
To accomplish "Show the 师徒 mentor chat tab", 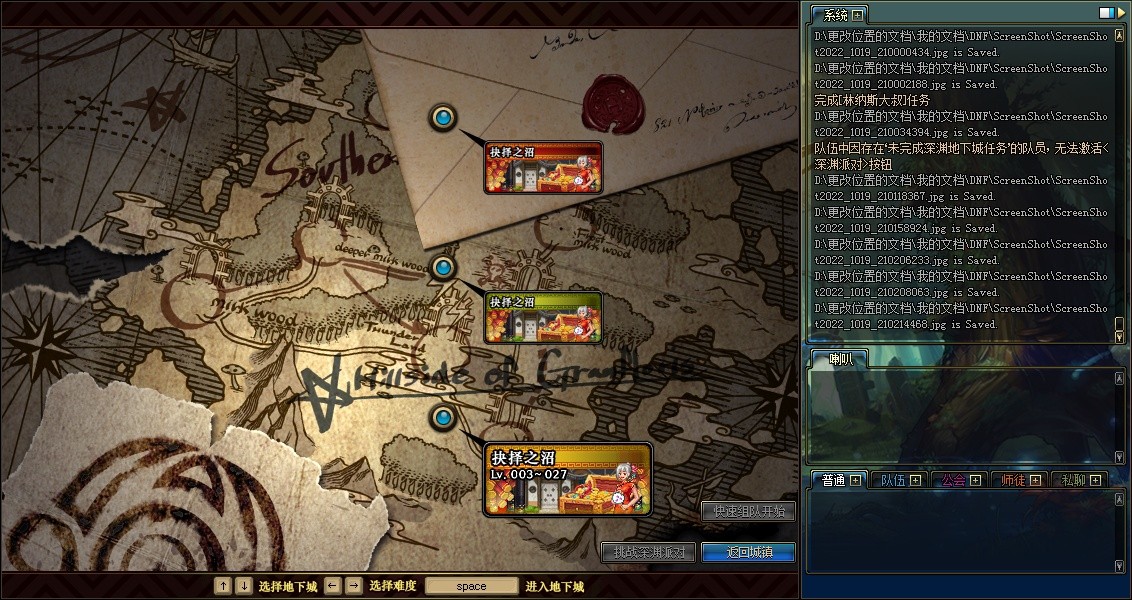I will click(x=1012, y=480).
